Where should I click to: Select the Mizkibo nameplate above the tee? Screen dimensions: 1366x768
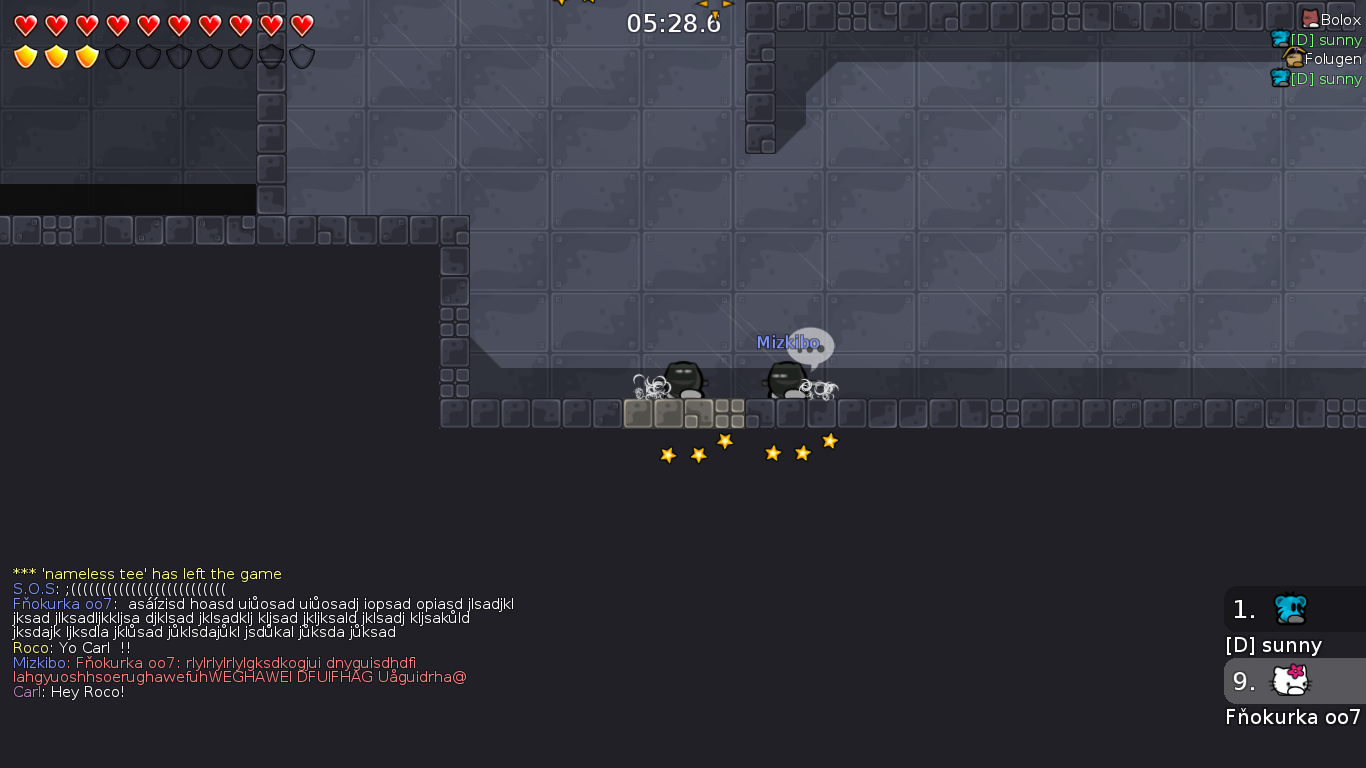tap(778, 342)
